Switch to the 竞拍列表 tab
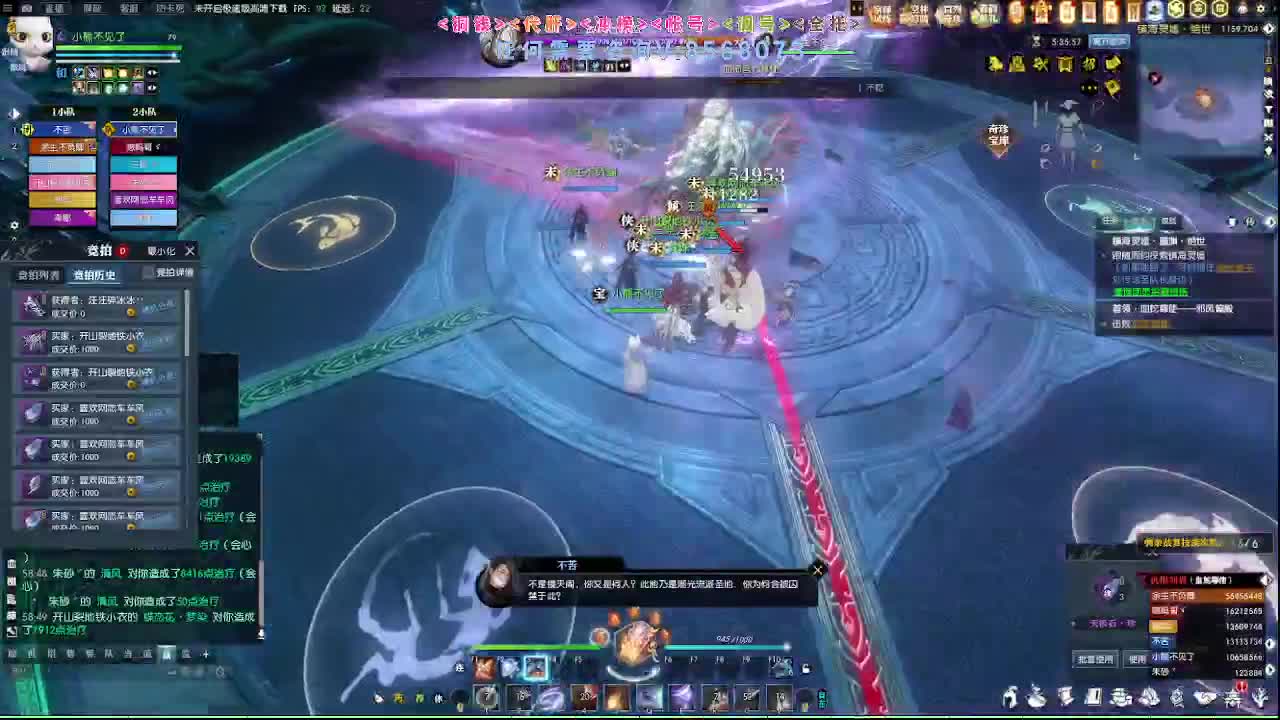The image size is (1280, 720). (x=38, y=274)
